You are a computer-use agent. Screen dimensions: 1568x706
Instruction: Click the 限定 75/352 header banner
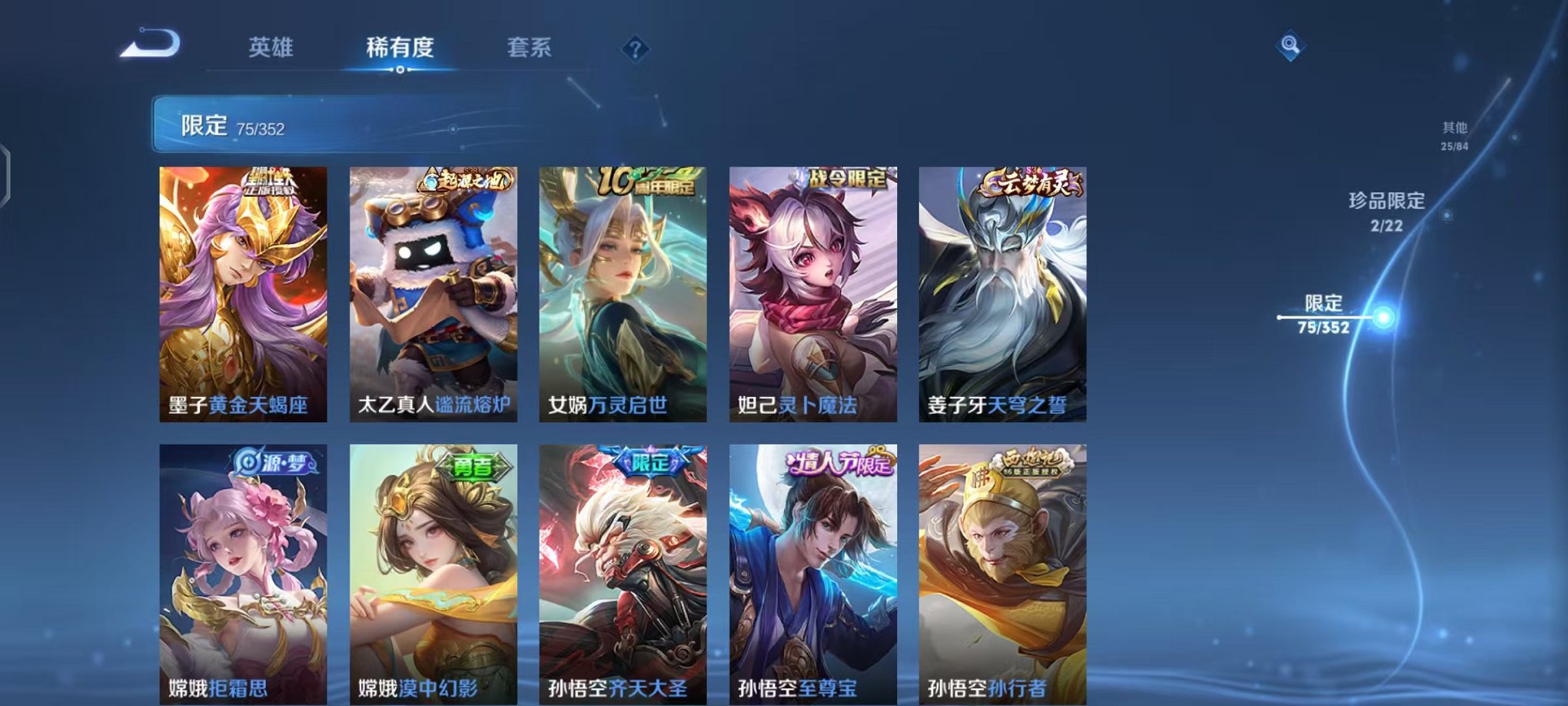tap(307, 123)
